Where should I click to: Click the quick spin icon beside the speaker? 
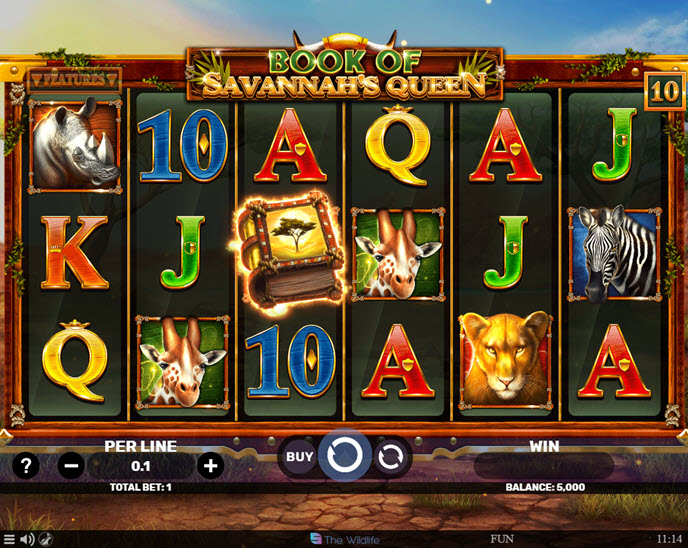[46, 540]
